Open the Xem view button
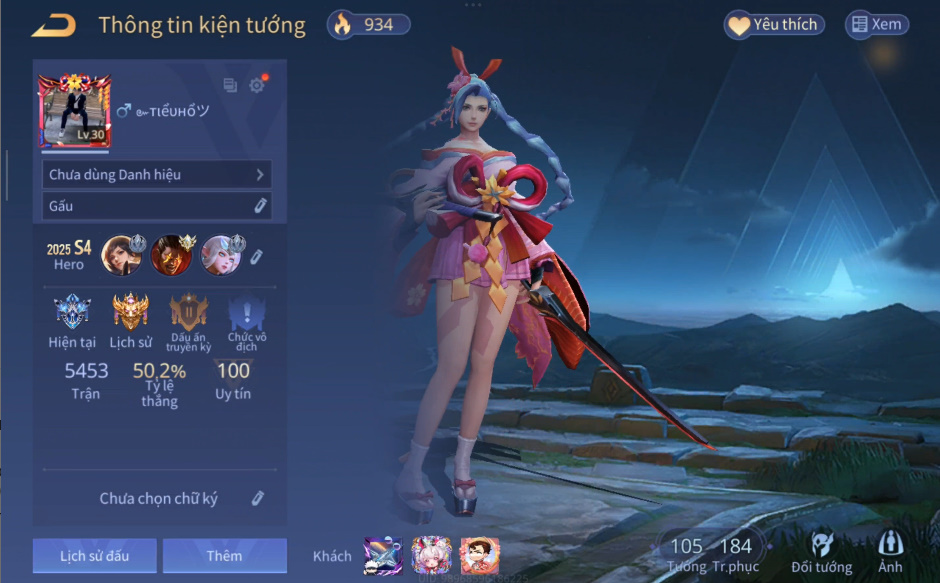940x583 pixels. click(877, 25)
